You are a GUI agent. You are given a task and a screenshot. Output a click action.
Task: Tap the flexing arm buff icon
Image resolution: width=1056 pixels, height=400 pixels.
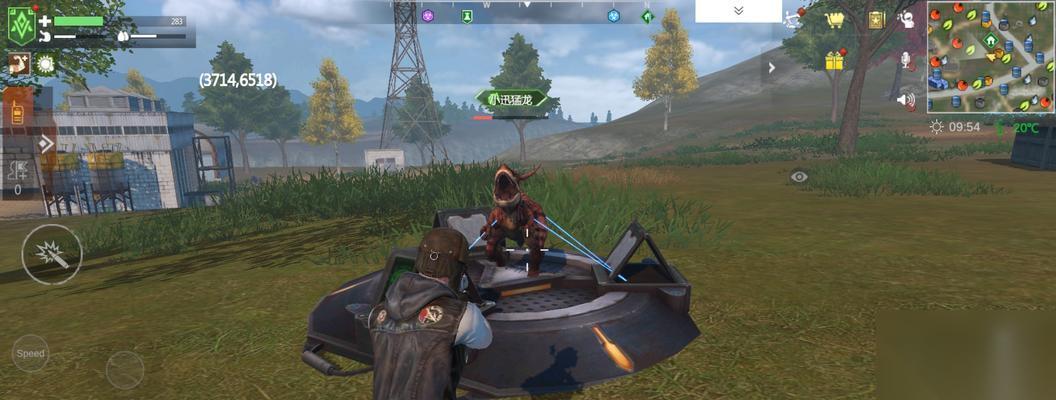(x=18, y=64)
